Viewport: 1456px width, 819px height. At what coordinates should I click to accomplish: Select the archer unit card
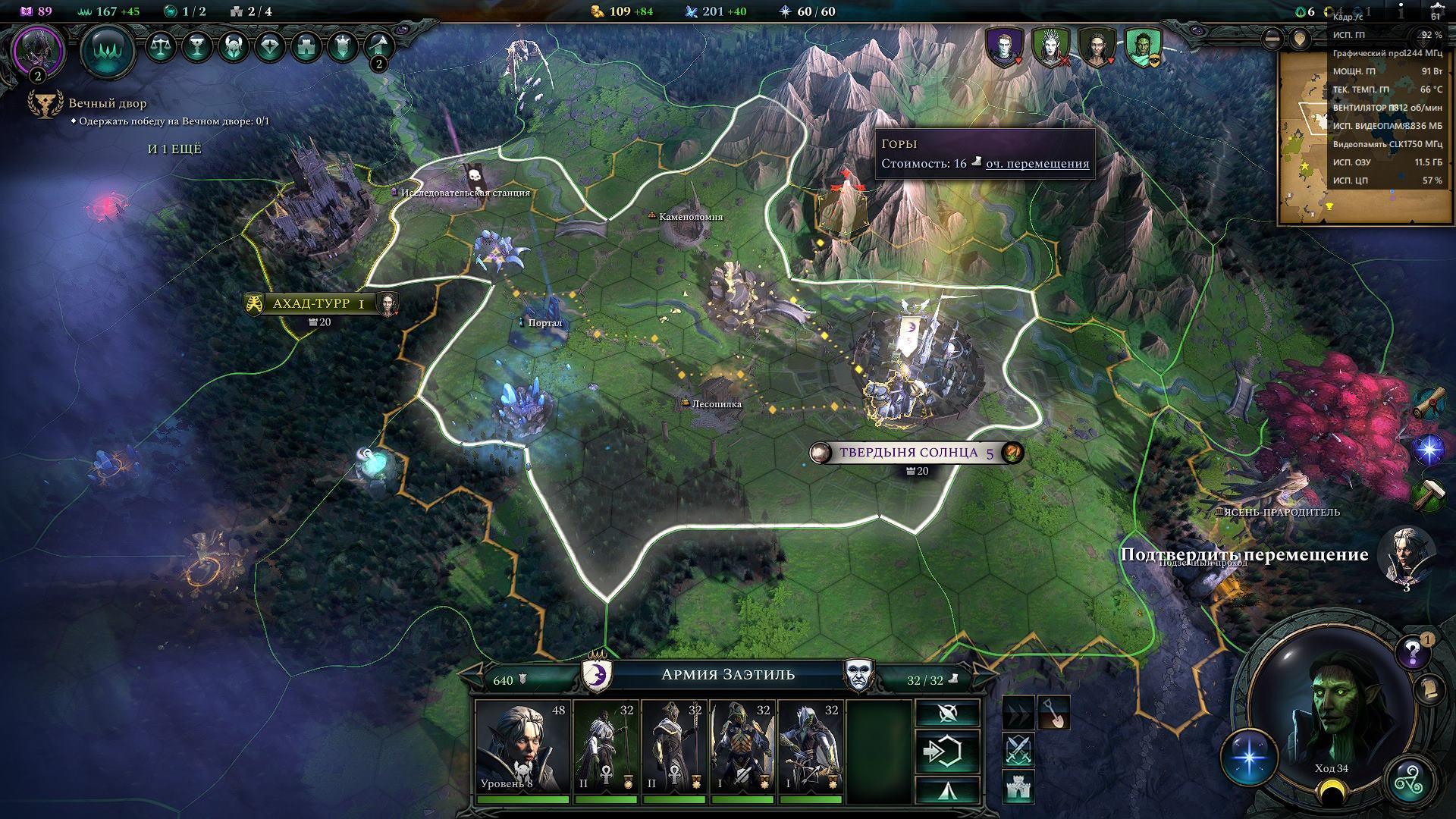[x=811, y=748]
